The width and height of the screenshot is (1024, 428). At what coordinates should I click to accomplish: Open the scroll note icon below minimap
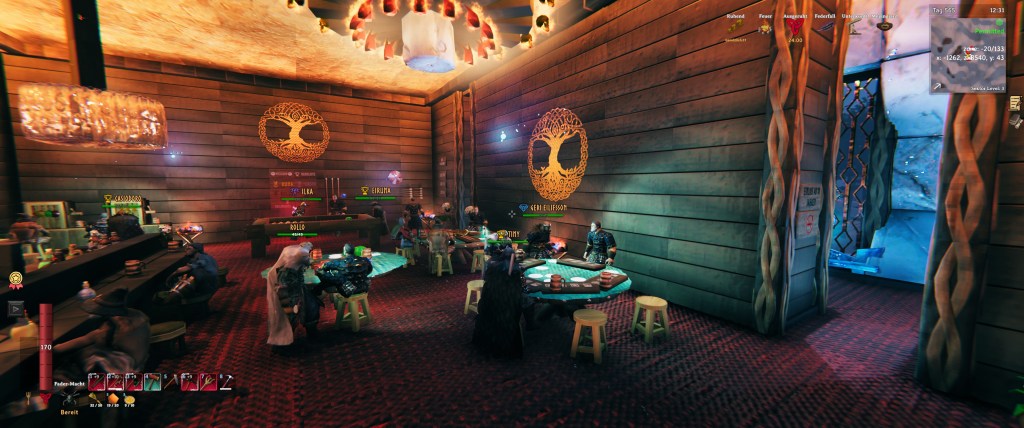(1015, 103)
